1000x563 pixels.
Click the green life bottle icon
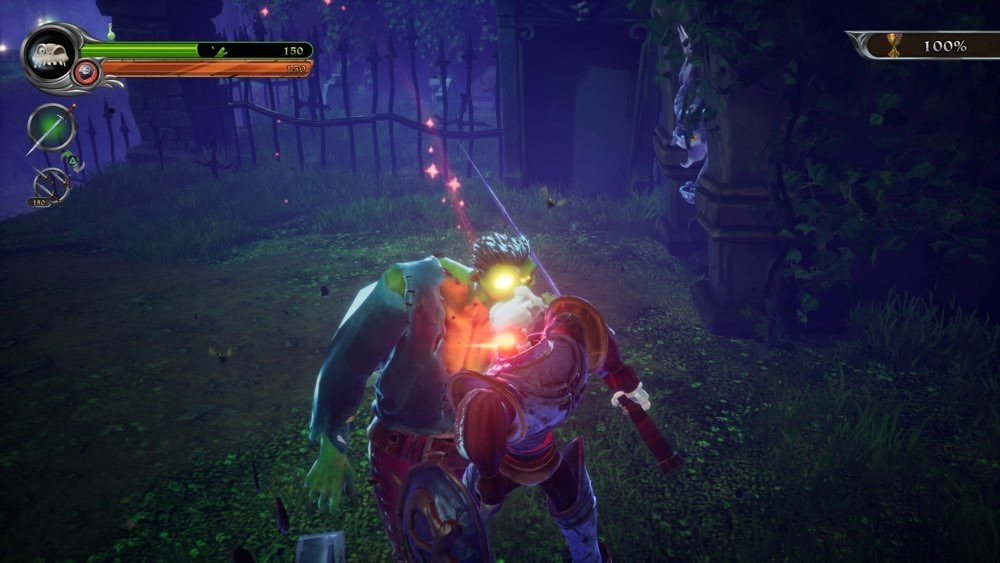[x=112, y=34]
